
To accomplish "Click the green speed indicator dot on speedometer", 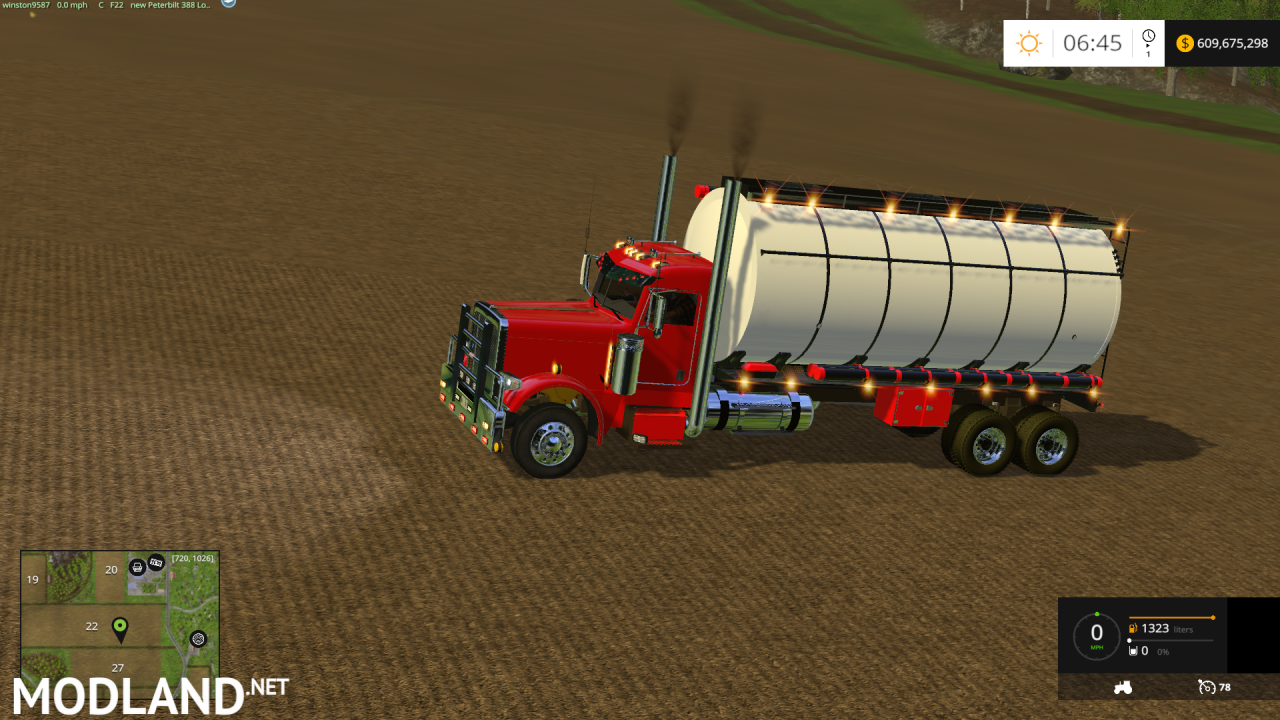I will (1097, 613).
